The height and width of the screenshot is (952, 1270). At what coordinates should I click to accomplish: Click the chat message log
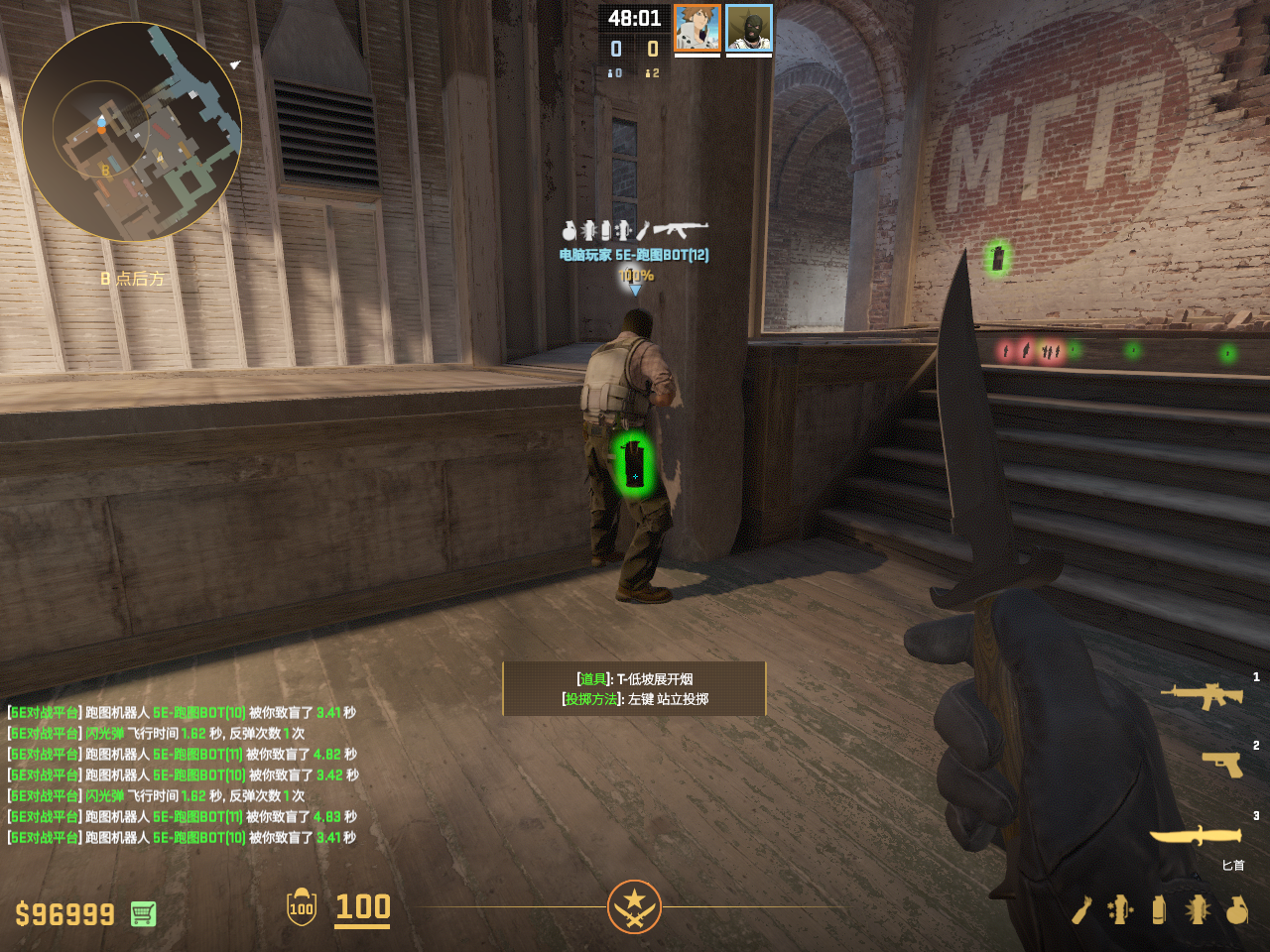coord(183,774)
